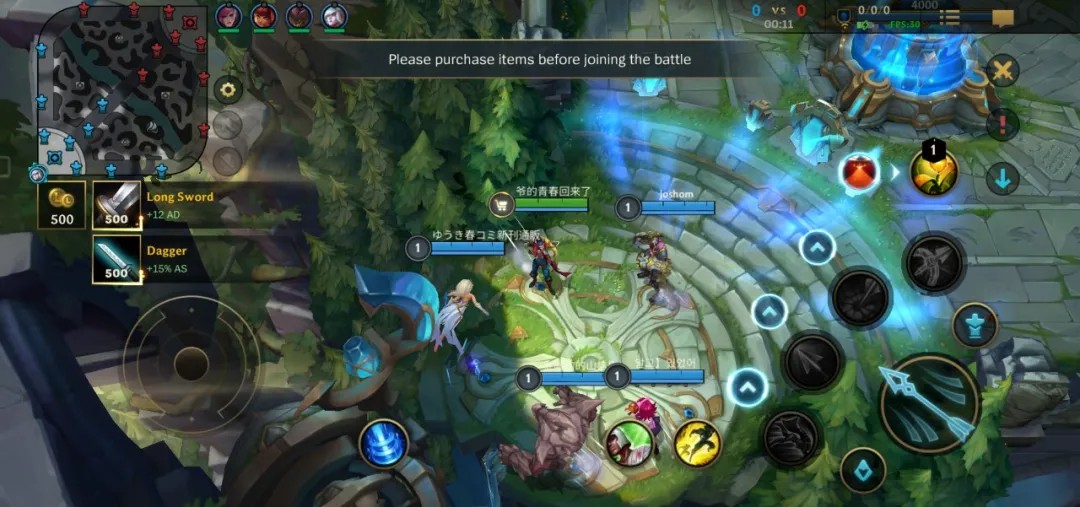Buy the recommended Long Sword
This screenshot has width=1080, height=507.
click(x=117, y=205)
